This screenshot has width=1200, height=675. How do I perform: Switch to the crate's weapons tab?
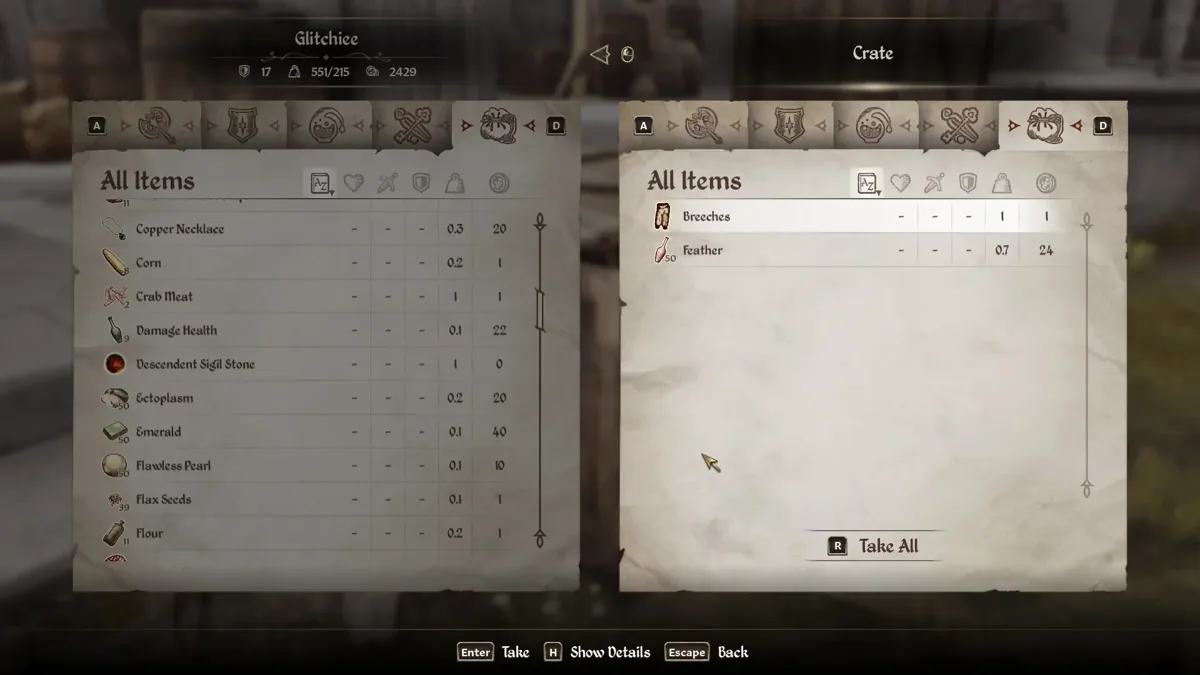pos(704,126)
